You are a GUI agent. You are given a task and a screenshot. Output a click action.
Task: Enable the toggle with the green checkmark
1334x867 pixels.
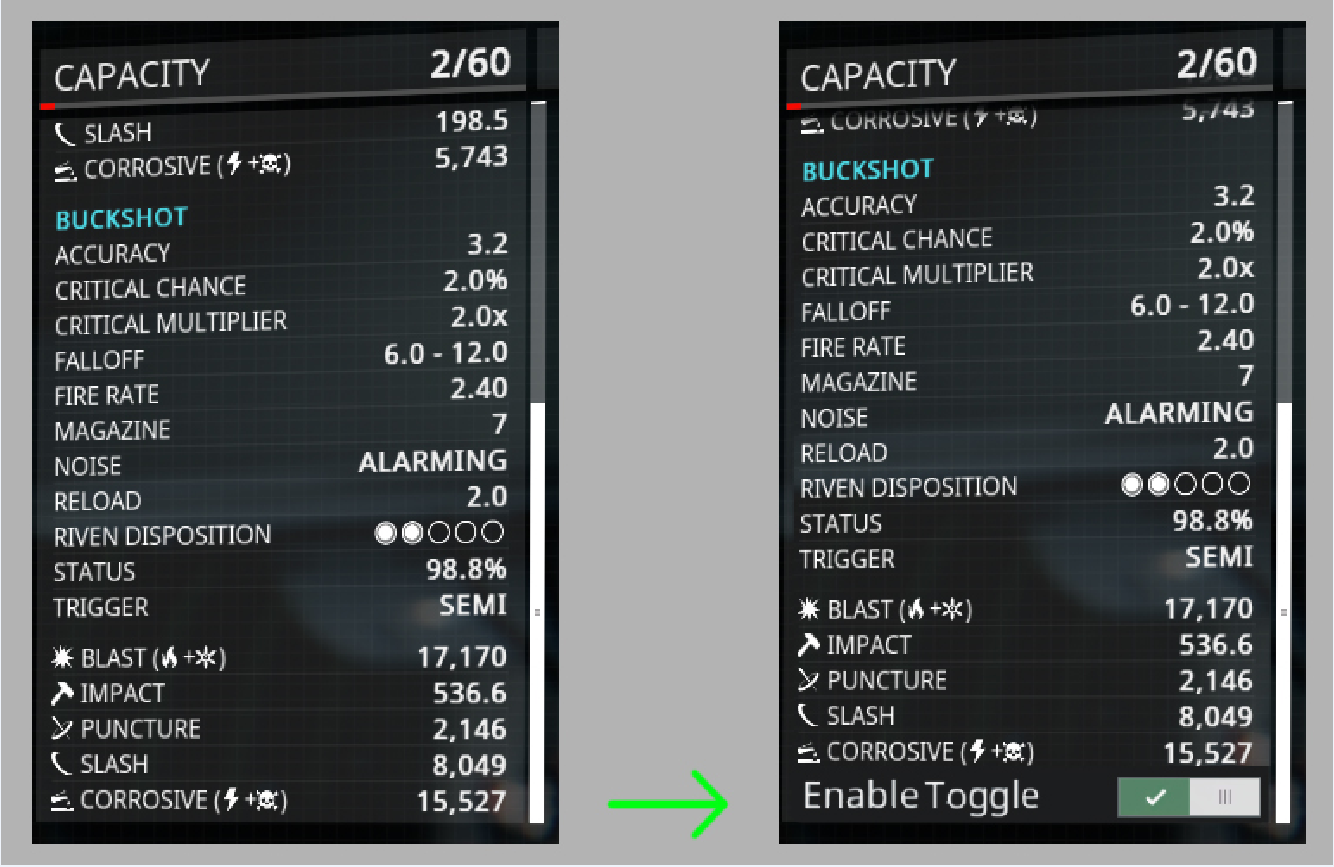[x=1155, y=797]
